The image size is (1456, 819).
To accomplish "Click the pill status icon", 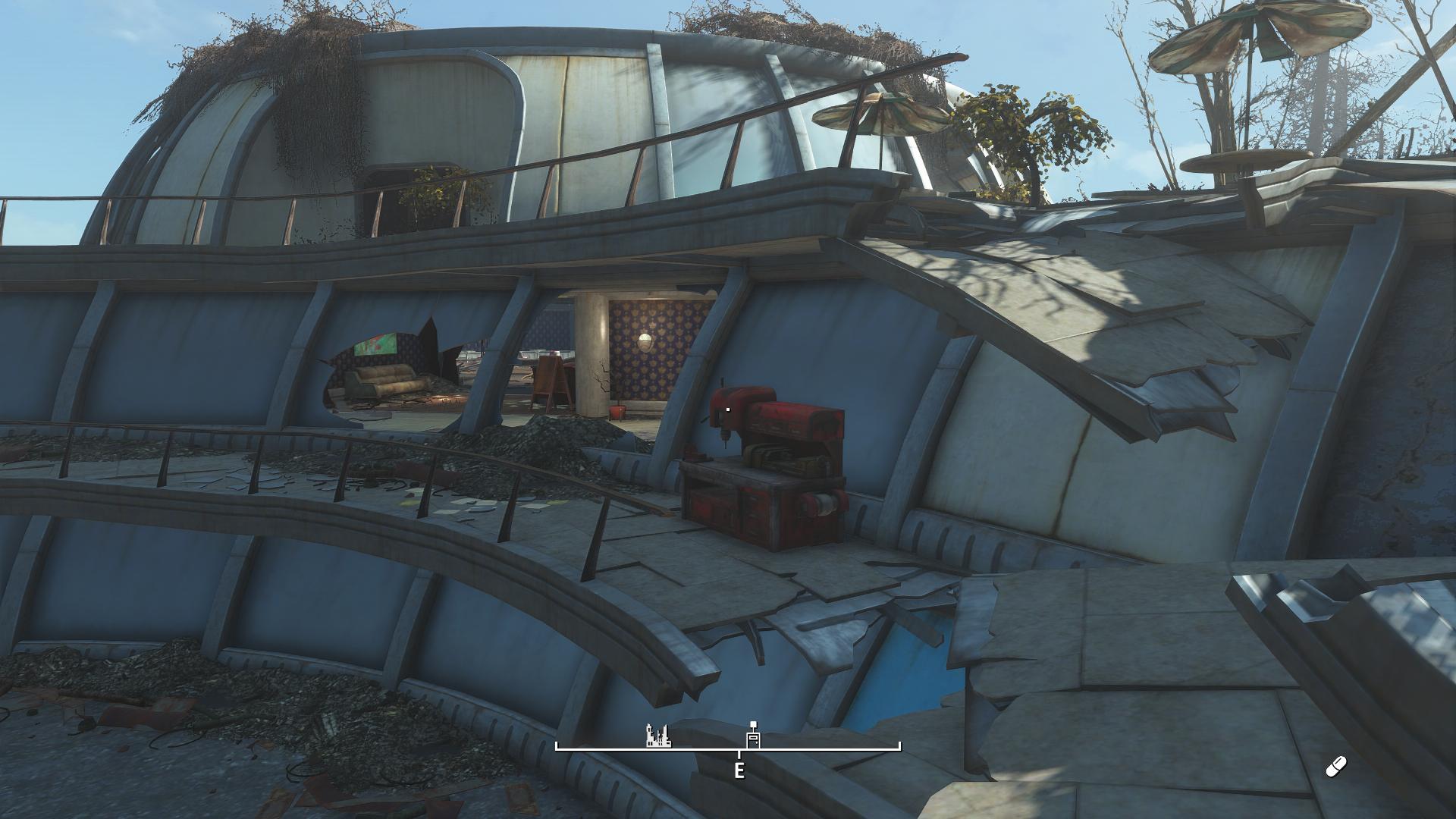I will click(1335, 767).
